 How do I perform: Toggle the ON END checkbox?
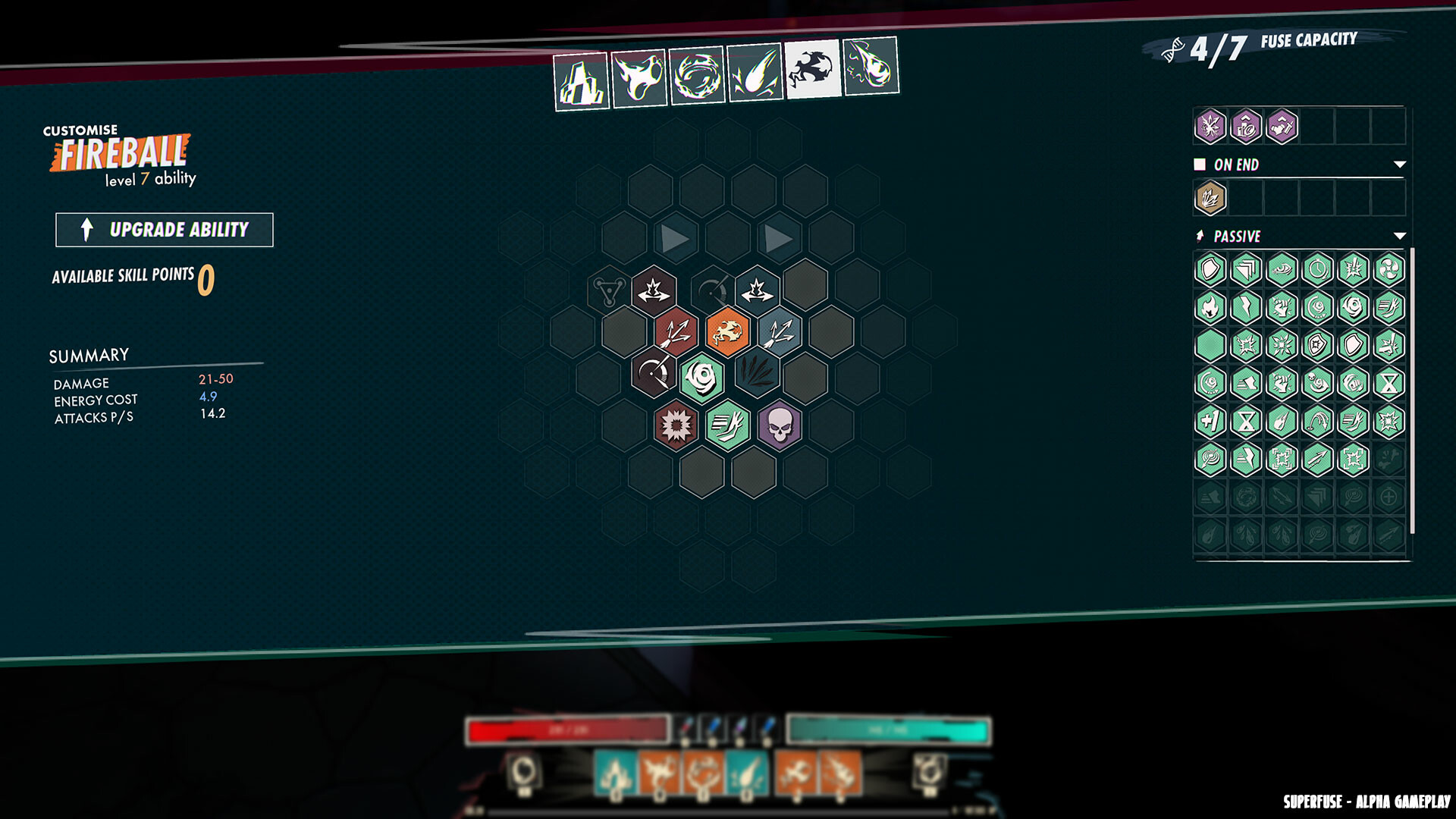[1200, 163]
